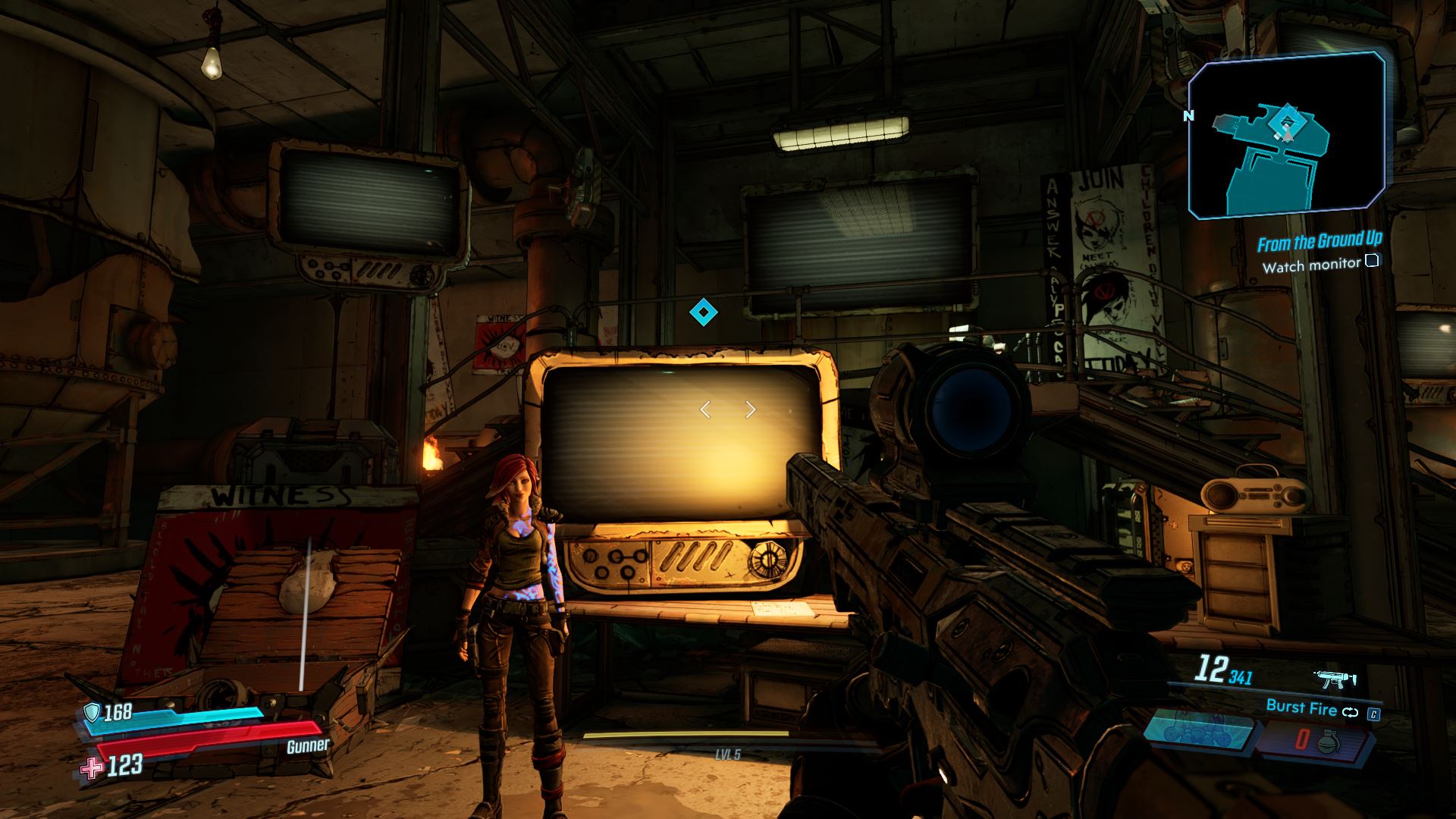The height and width of the screenshot is (819, 1456).
Task: Click the objective waypoint diamond marker
Action: pos(703,312)
